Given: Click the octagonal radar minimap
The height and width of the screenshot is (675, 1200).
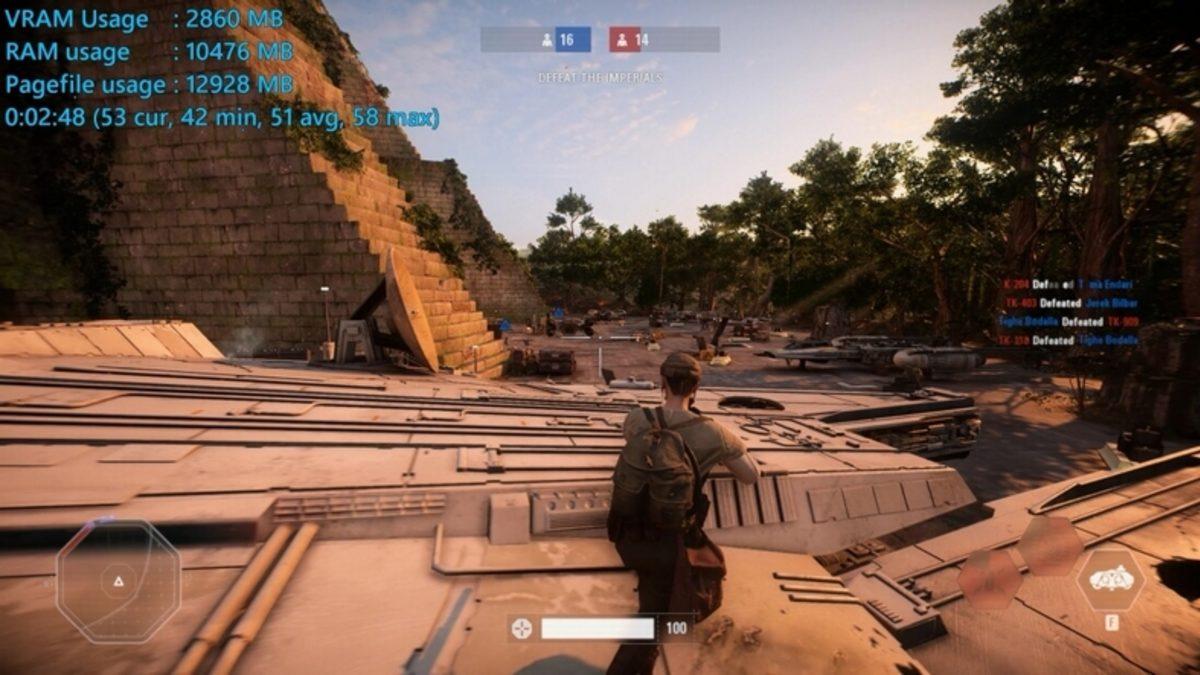Looking at the screenshot, I should tap(118, 581).
